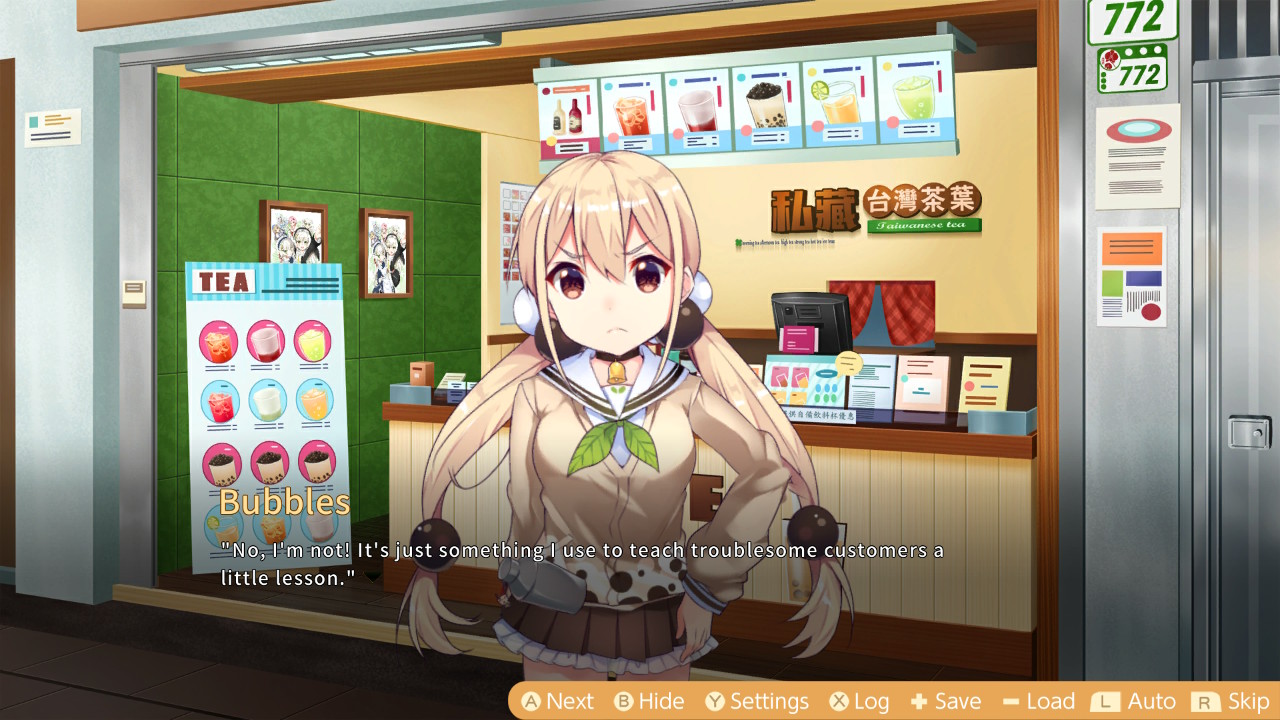Image resolution: width=1280 pixels, height=720 pixels.
Task: Open the Save menu
Action: (945, 701)
